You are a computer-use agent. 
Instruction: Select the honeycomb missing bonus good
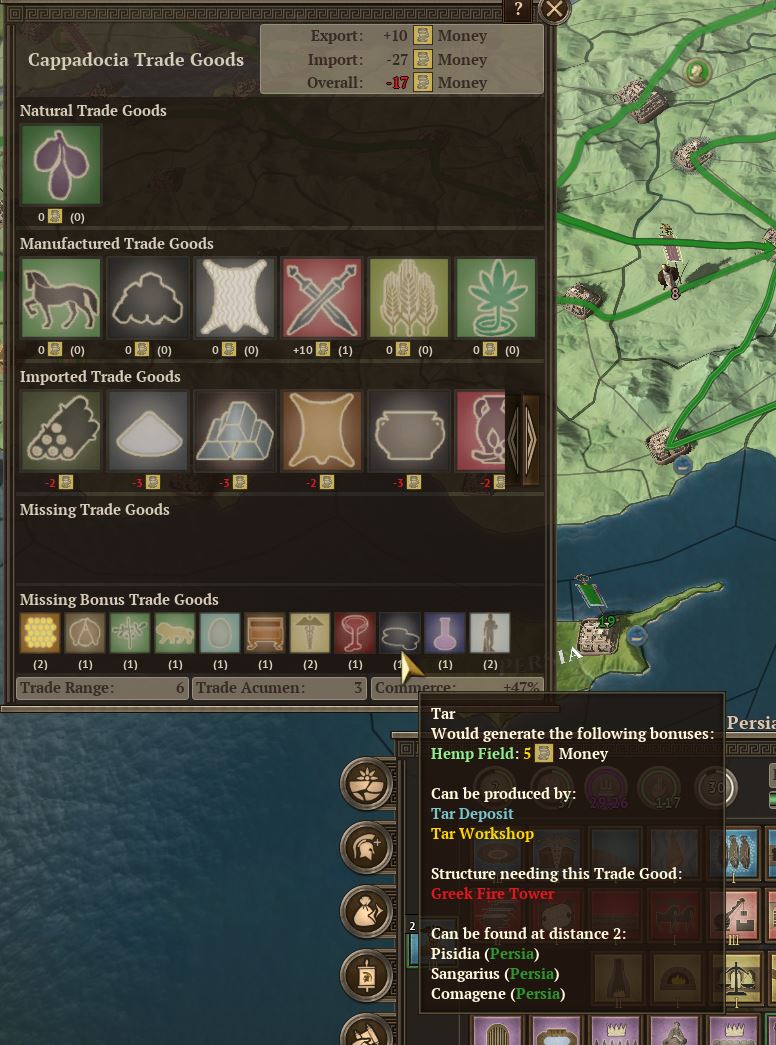pos(40,633)
